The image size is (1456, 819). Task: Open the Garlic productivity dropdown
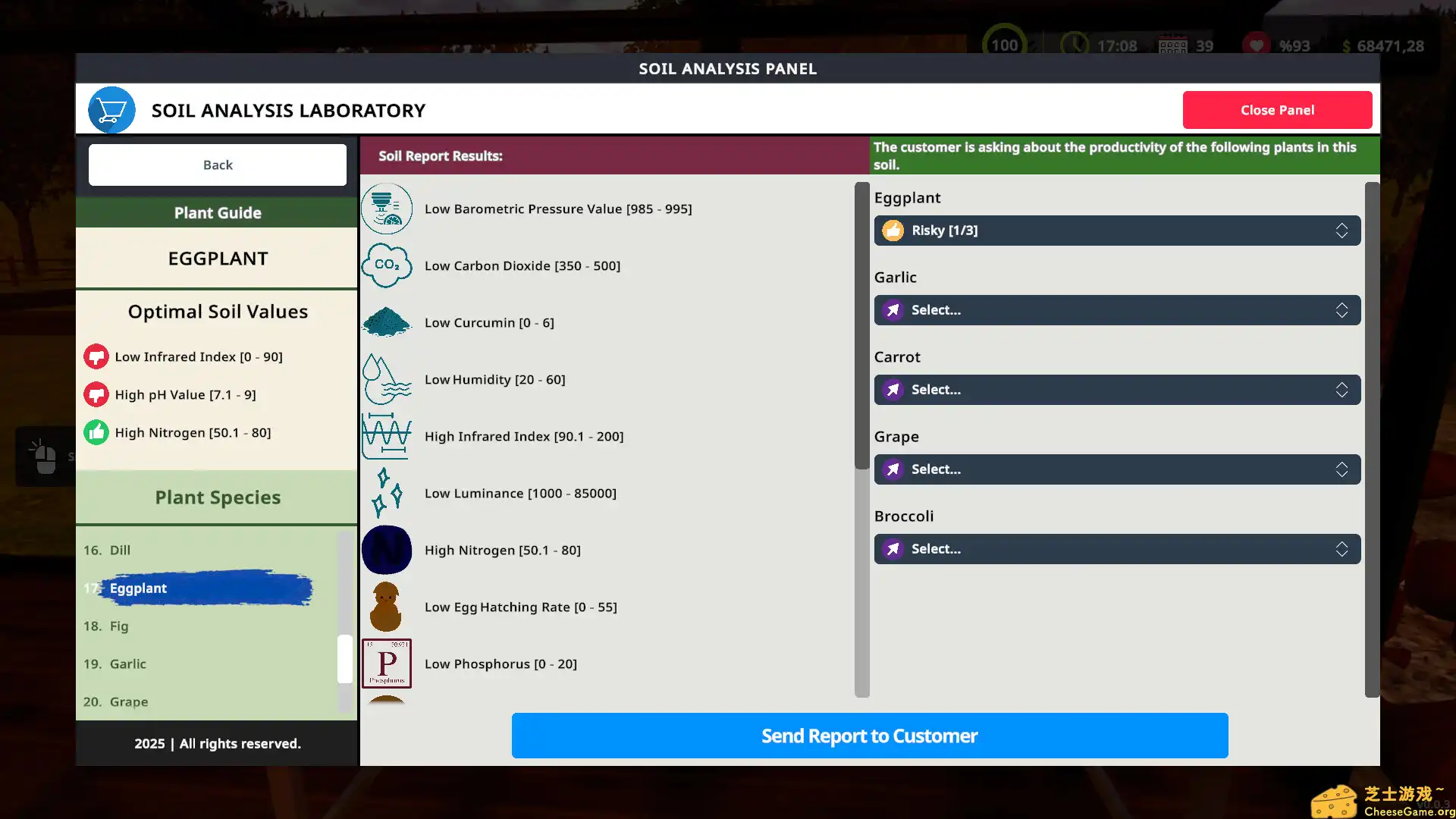1116,310
